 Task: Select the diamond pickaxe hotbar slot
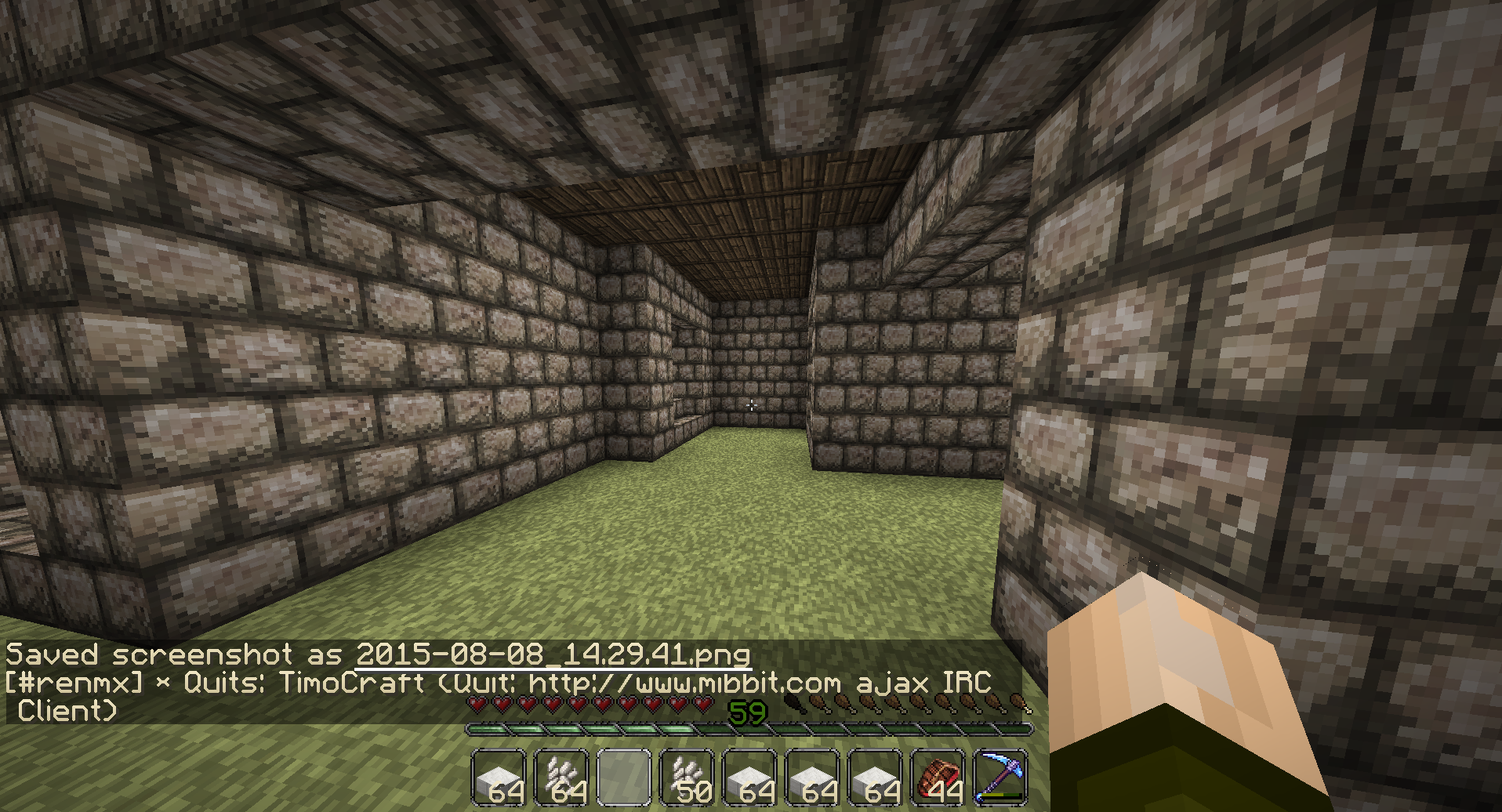click(1000, 776)
